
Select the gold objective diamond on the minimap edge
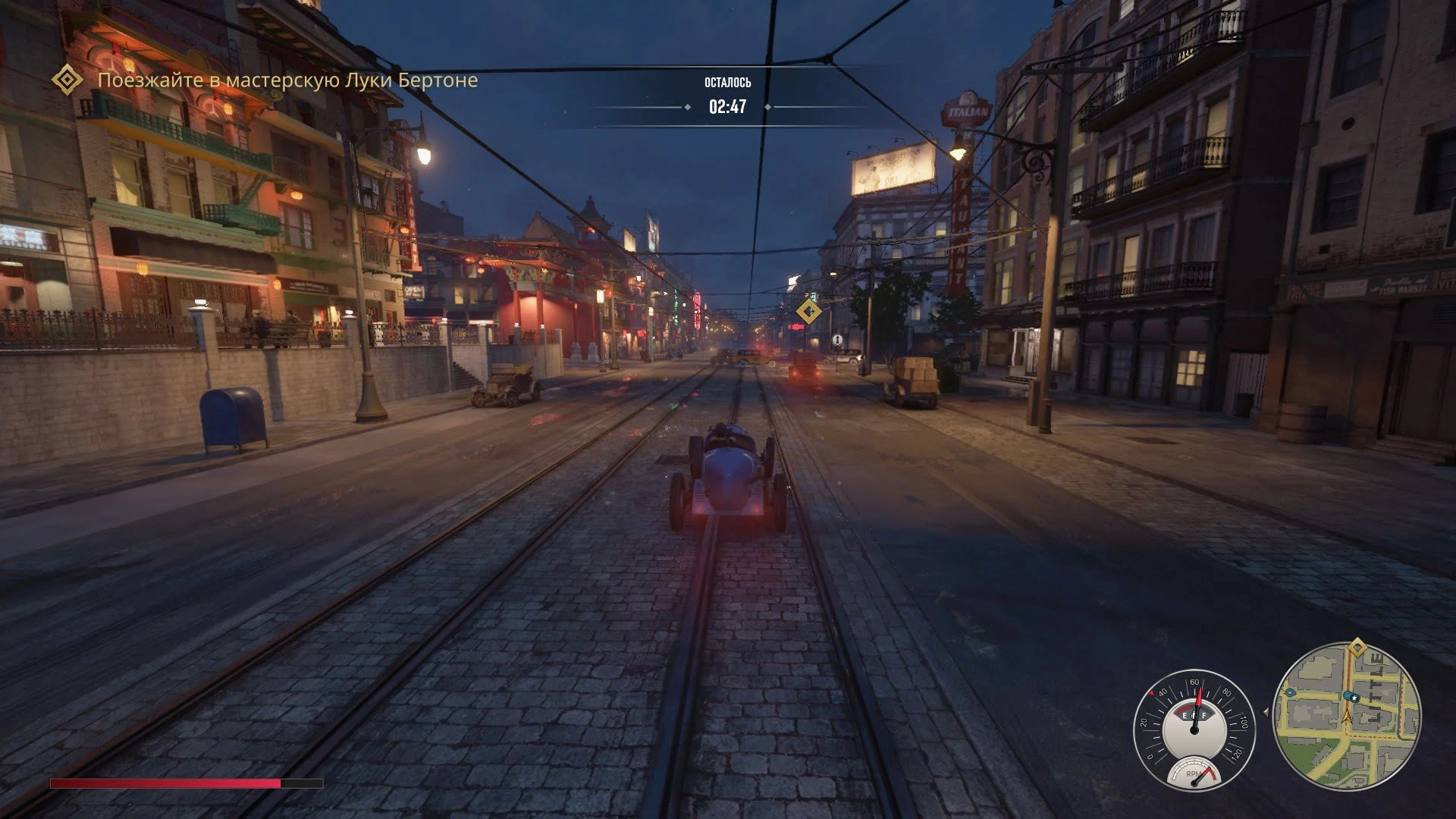click(1357, 648)
